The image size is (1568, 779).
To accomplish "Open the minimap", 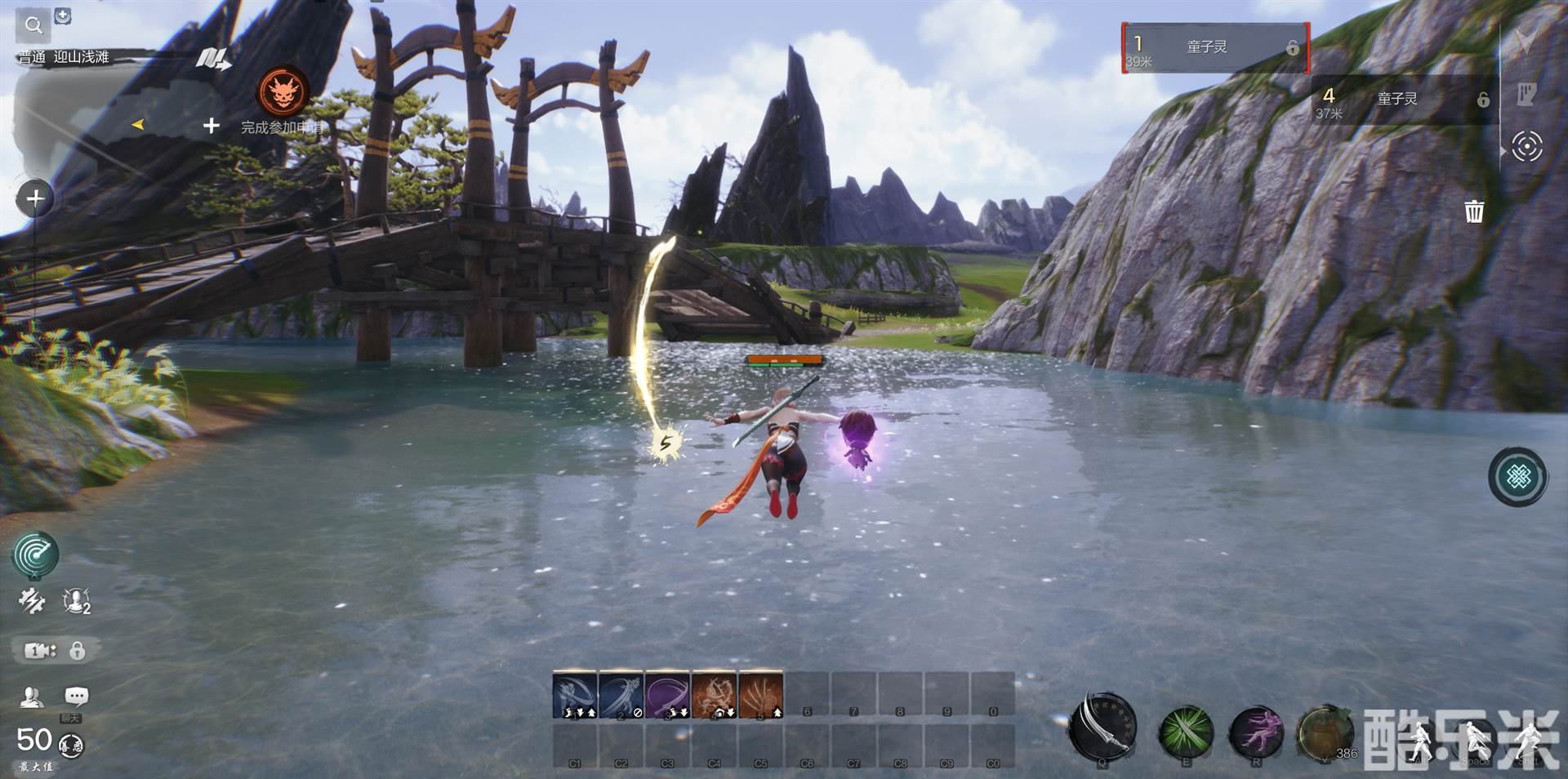I will (106, 114).
